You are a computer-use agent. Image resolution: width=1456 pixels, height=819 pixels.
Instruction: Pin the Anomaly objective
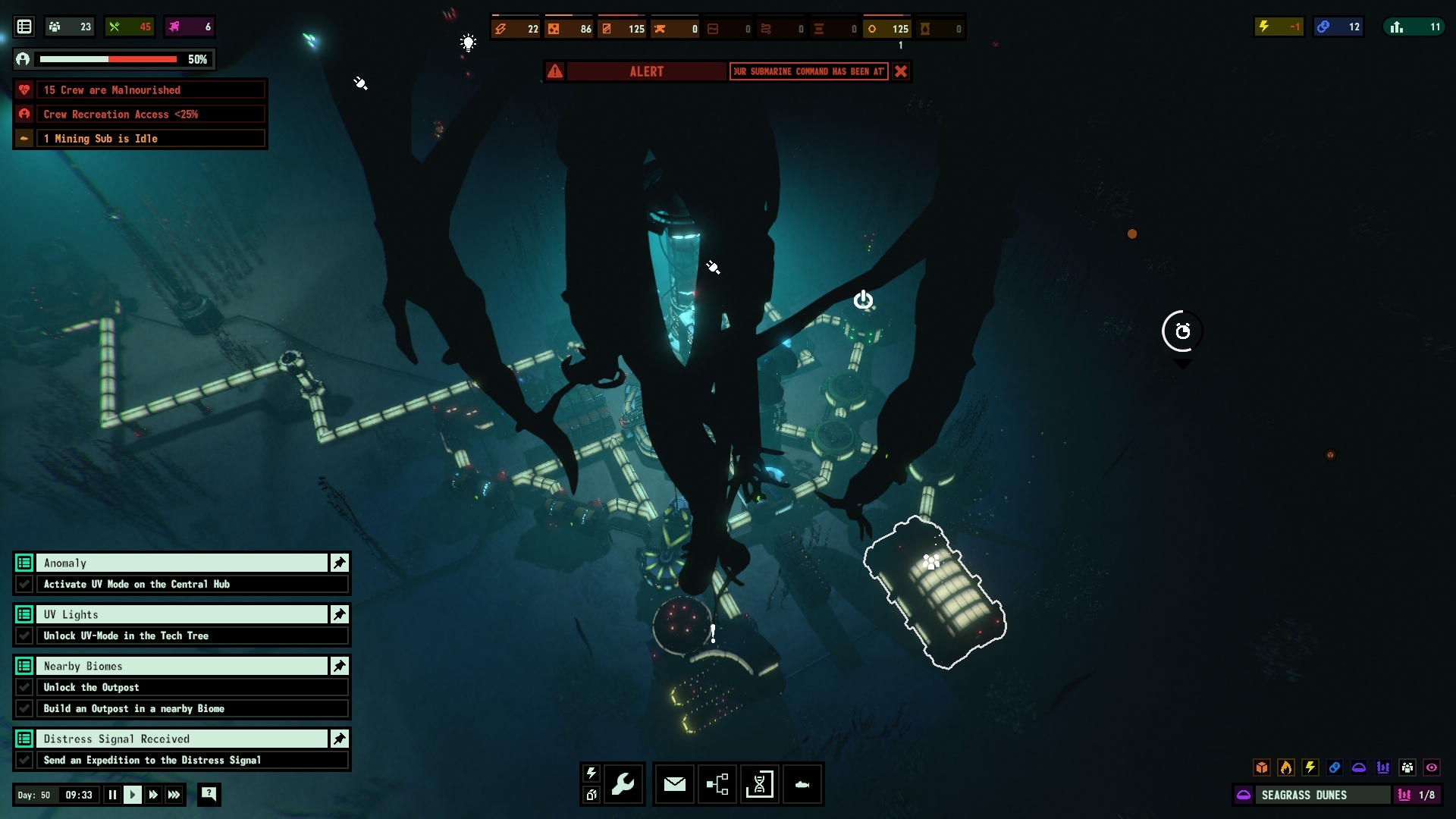(x=339, y=563)
